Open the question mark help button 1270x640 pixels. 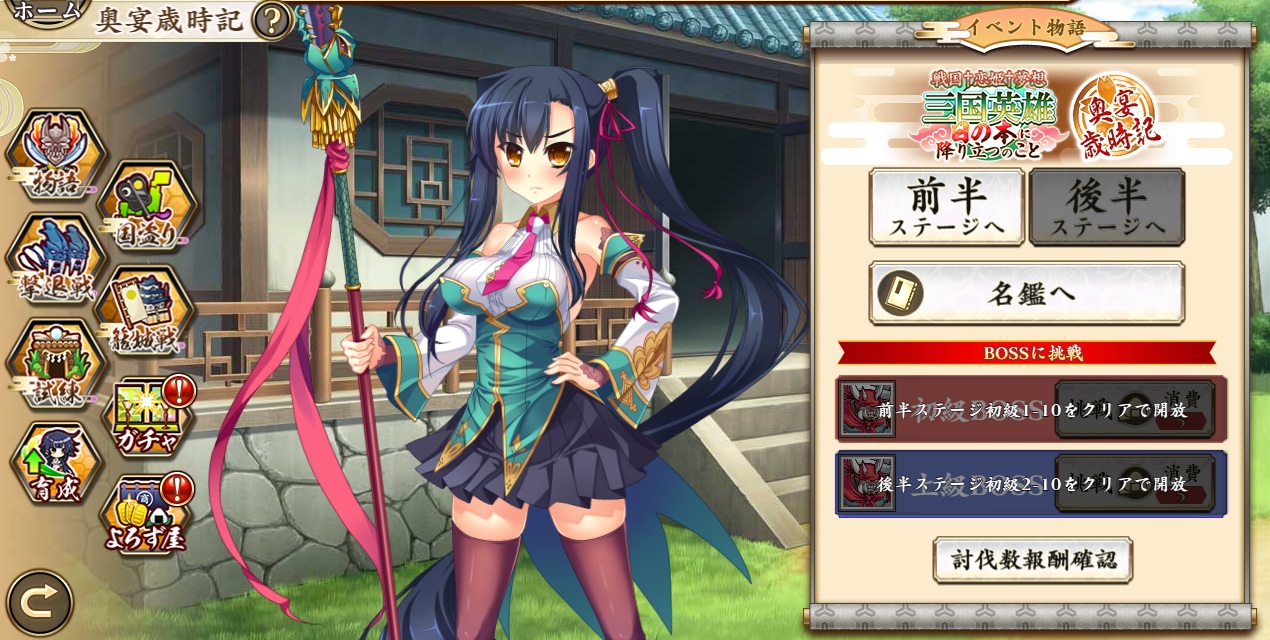point(271,20)
